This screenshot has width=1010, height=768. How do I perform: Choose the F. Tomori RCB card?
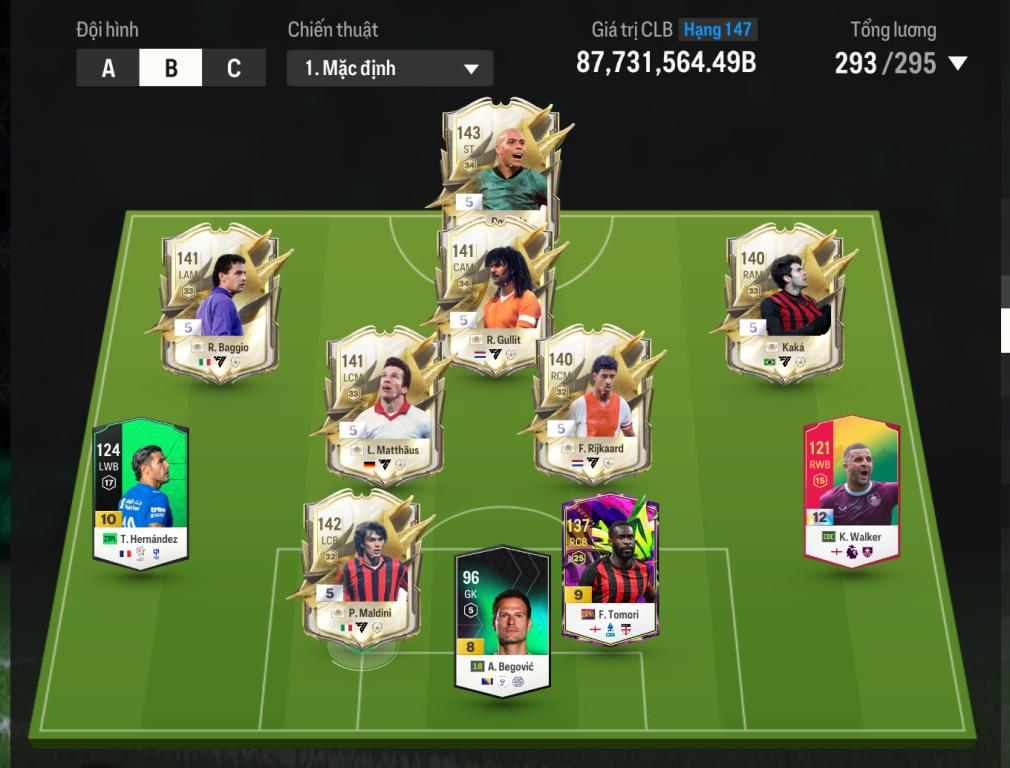click(610, 570)
